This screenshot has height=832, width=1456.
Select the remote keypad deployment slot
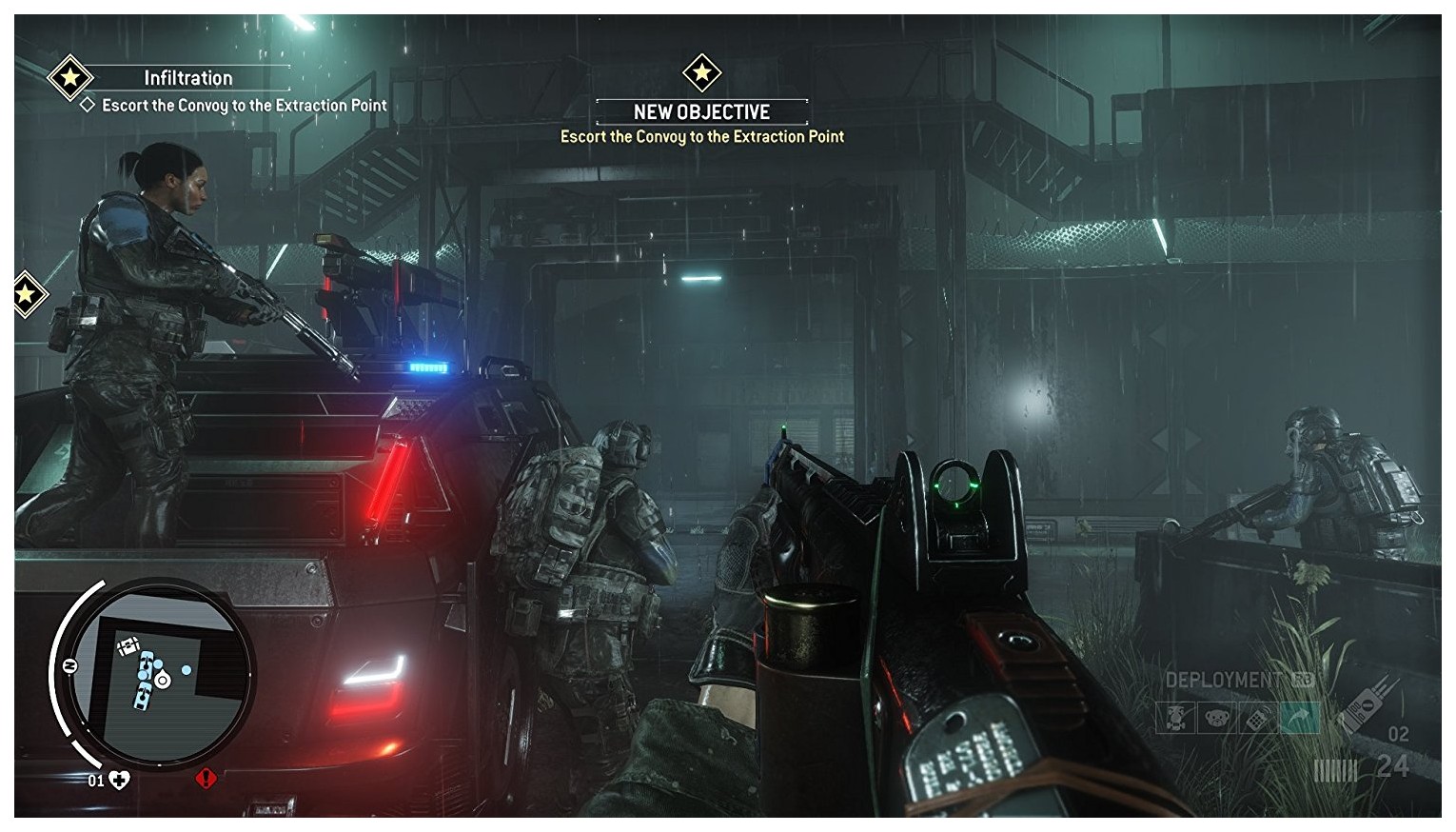point(1258,718)
